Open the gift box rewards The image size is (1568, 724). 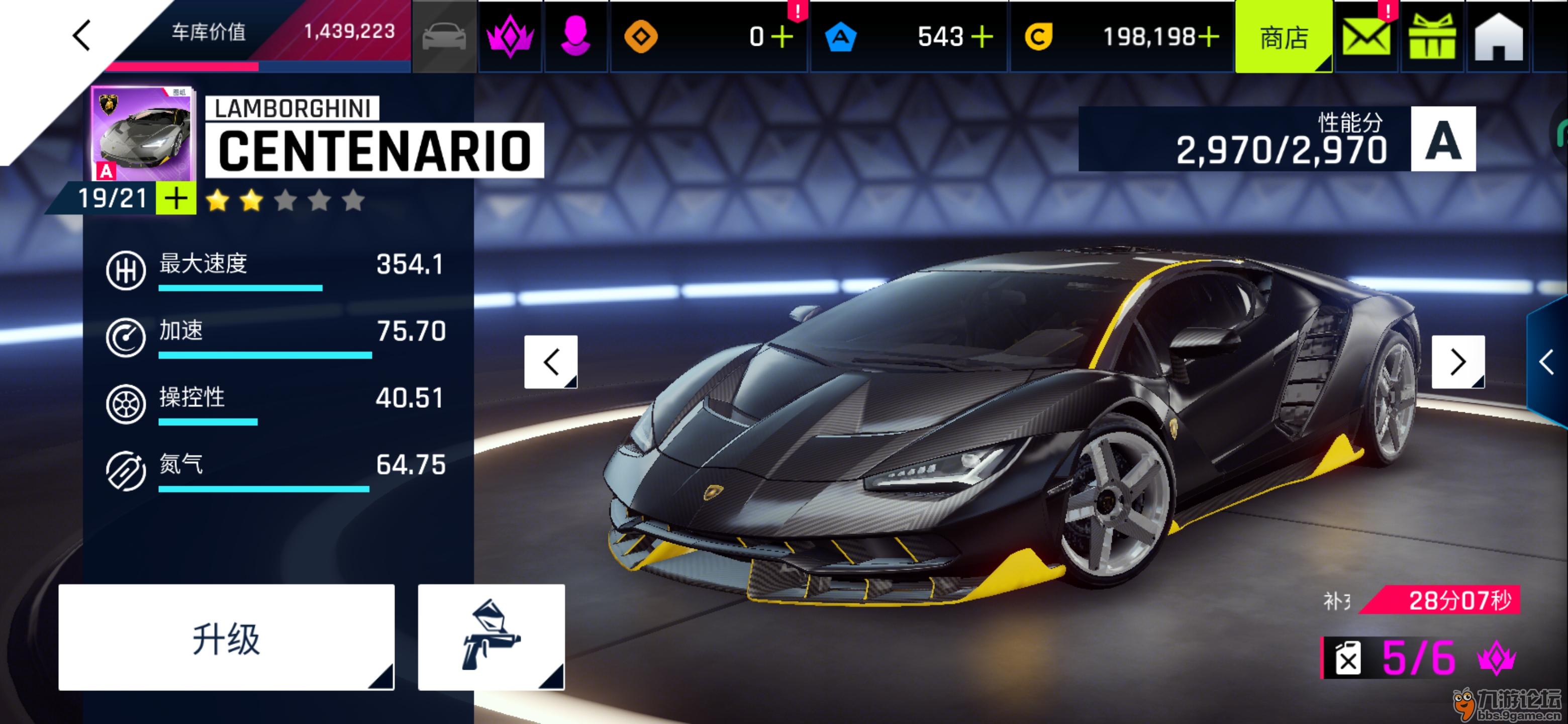pos(1432,38)
